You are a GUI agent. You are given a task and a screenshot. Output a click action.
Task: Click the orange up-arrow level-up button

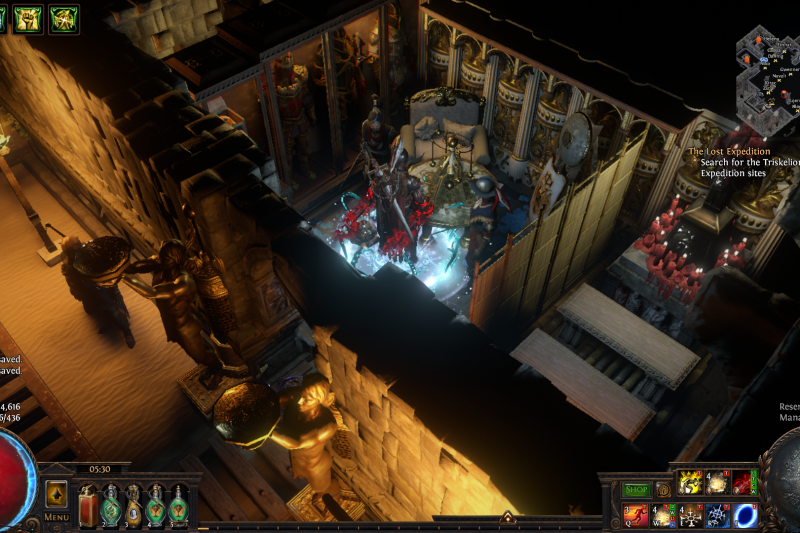(56, 494)
